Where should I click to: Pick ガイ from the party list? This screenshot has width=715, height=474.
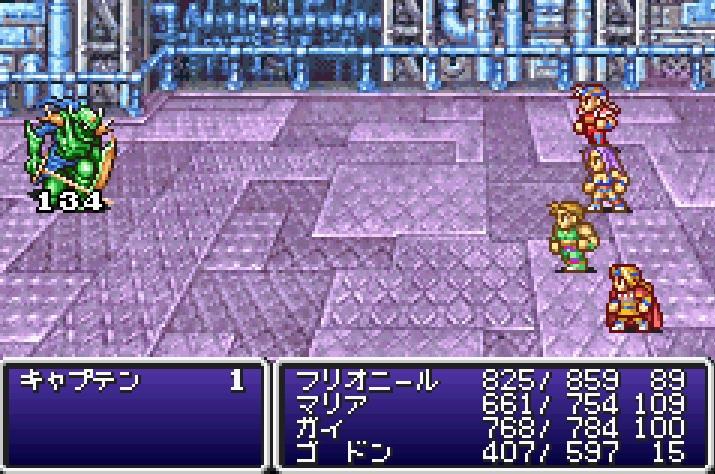click(x=318, y=428)
